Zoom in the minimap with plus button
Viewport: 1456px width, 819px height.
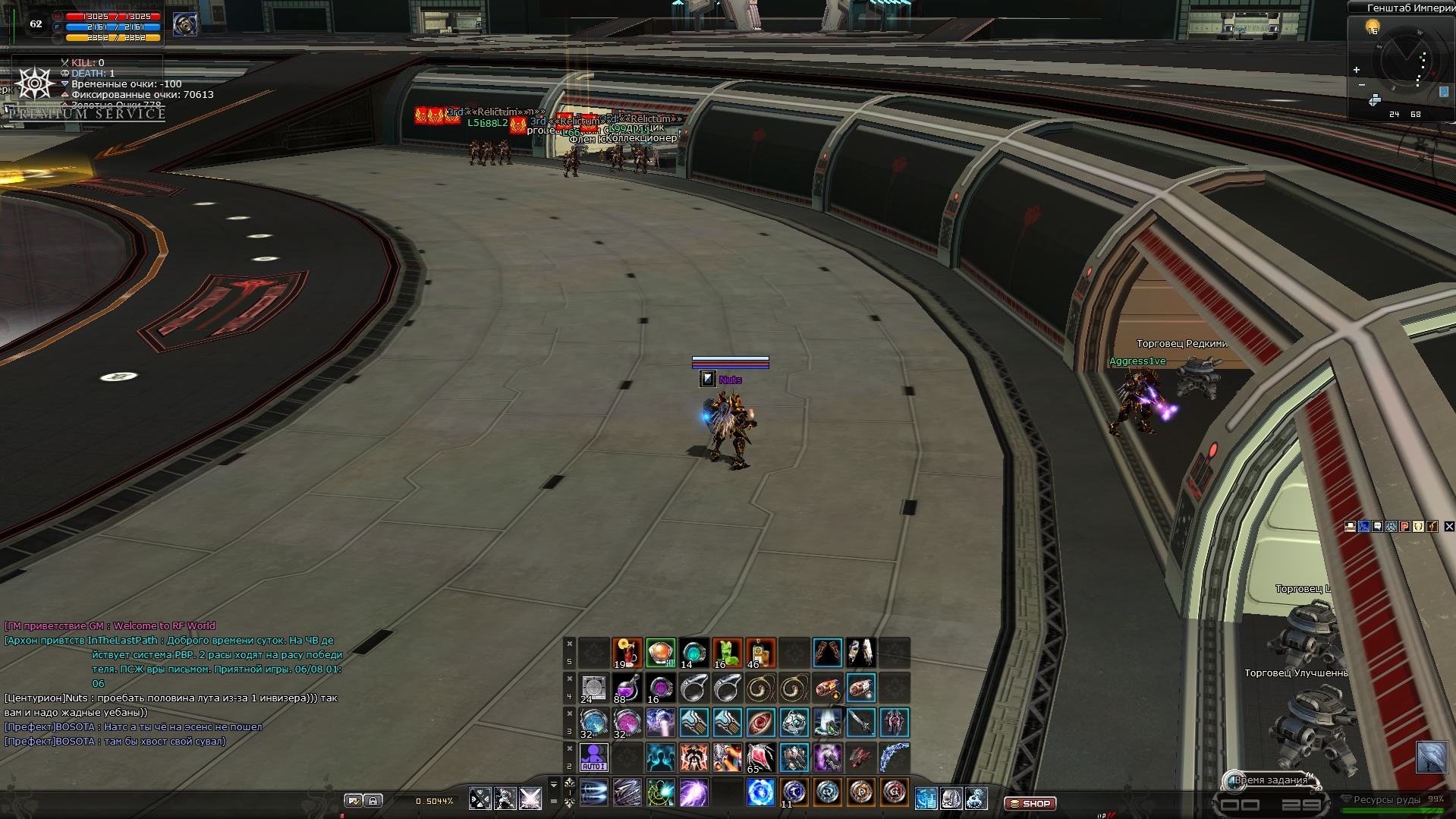[1357, 70]
